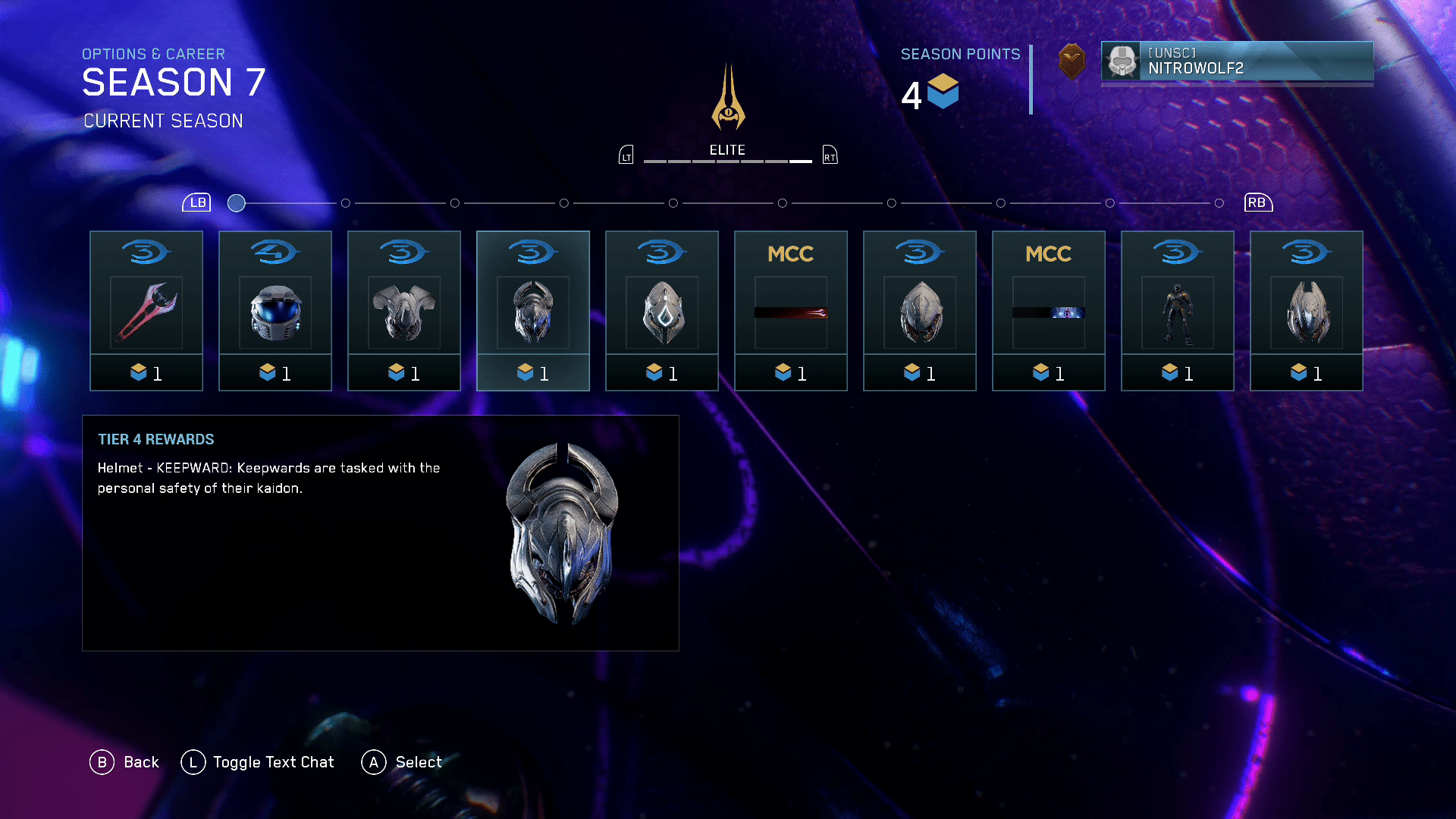Select the red energy sword skin reward

[x=146, y=311]
